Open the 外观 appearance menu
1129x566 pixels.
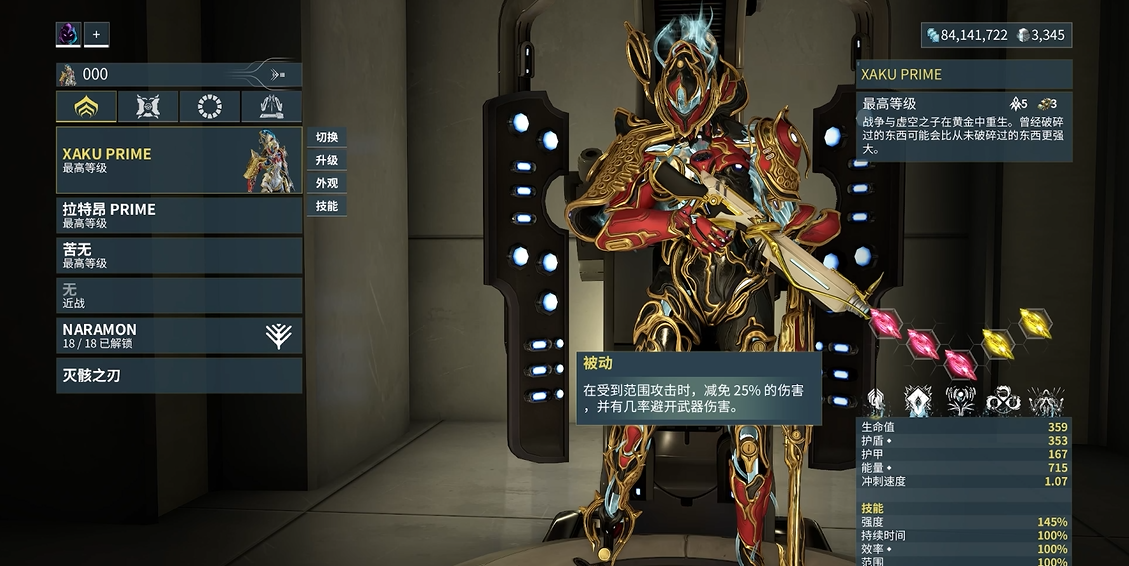326,183
